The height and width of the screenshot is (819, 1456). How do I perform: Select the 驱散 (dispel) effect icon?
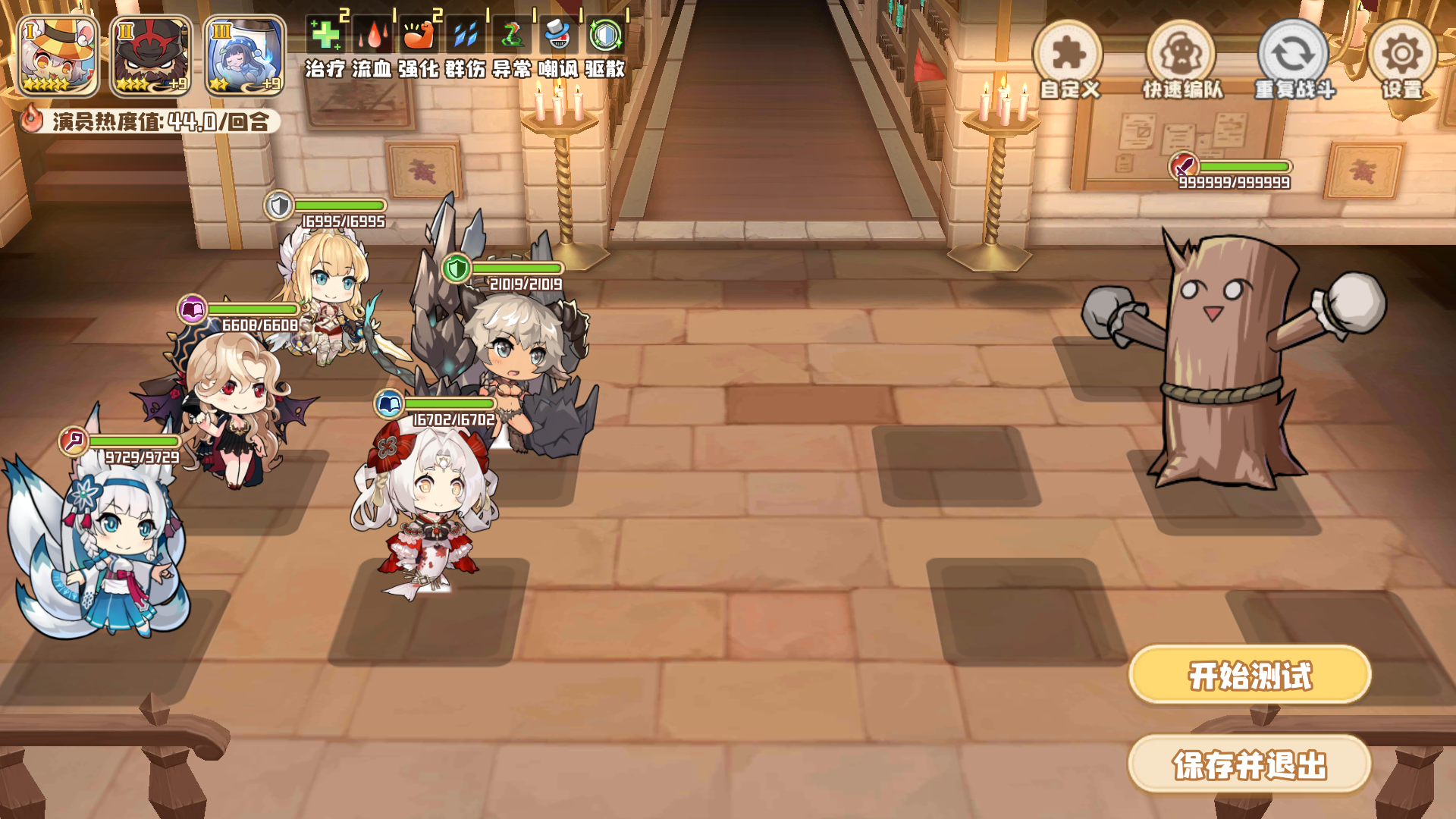pyautogui.click(x=607, y=36)
